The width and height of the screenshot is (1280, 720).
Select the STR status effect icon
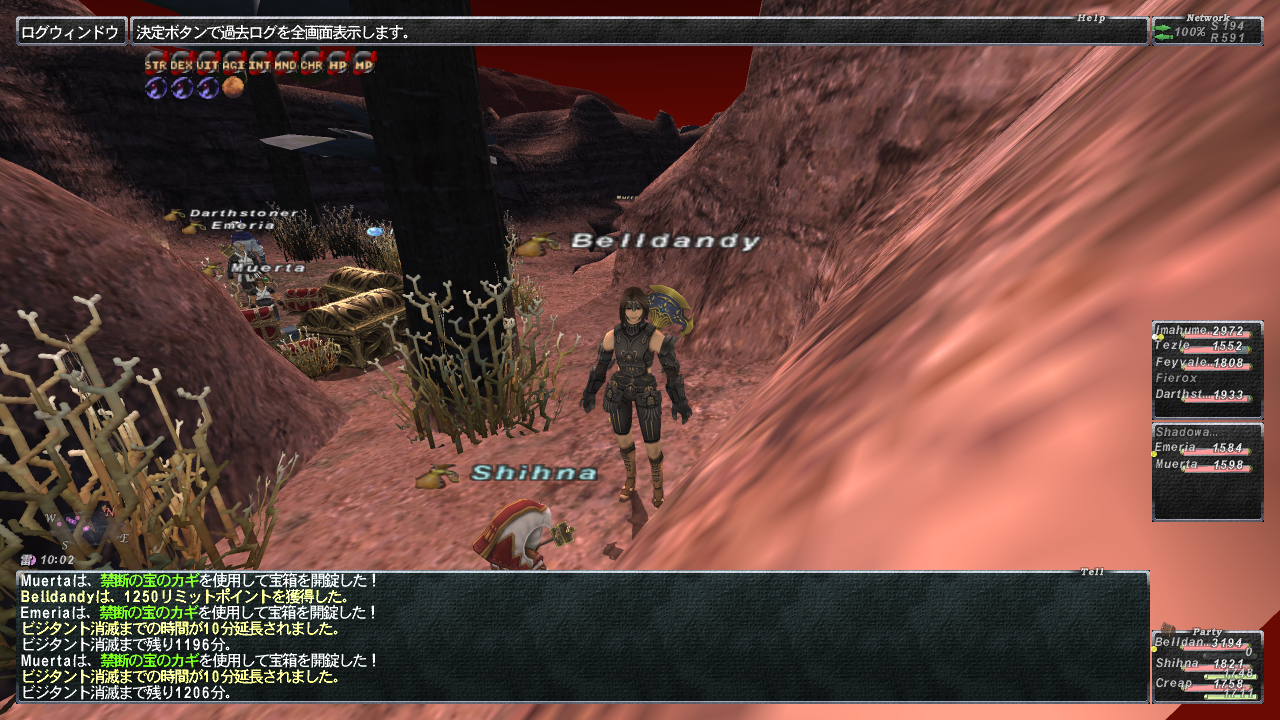point(155,63)
